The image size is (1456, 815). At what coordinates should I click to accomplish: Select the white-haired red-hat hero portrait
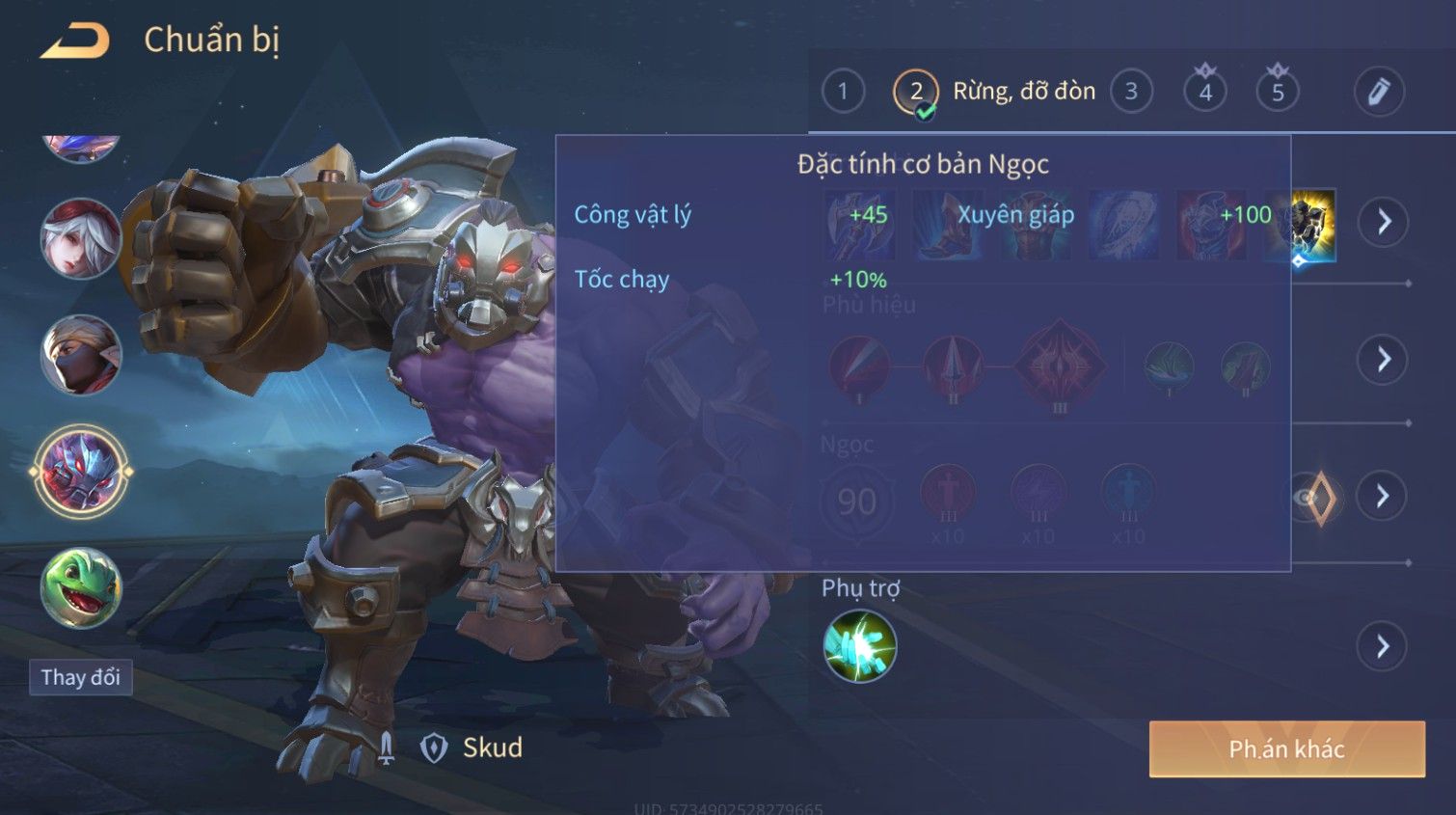[81, 238]
